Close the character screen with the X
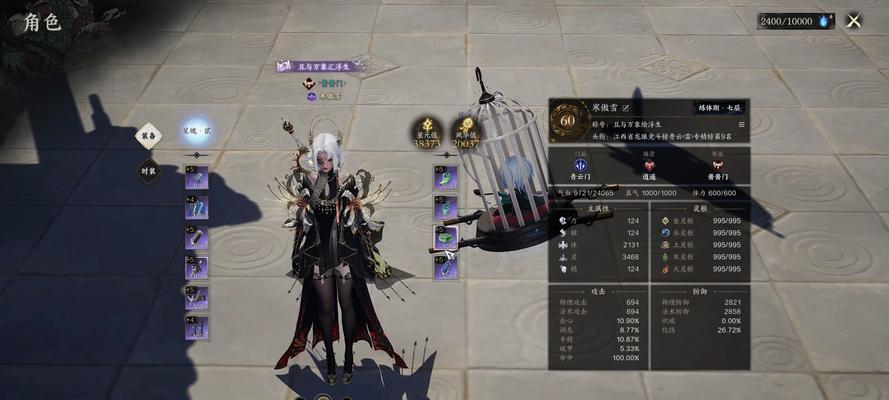 pos(853,20)
